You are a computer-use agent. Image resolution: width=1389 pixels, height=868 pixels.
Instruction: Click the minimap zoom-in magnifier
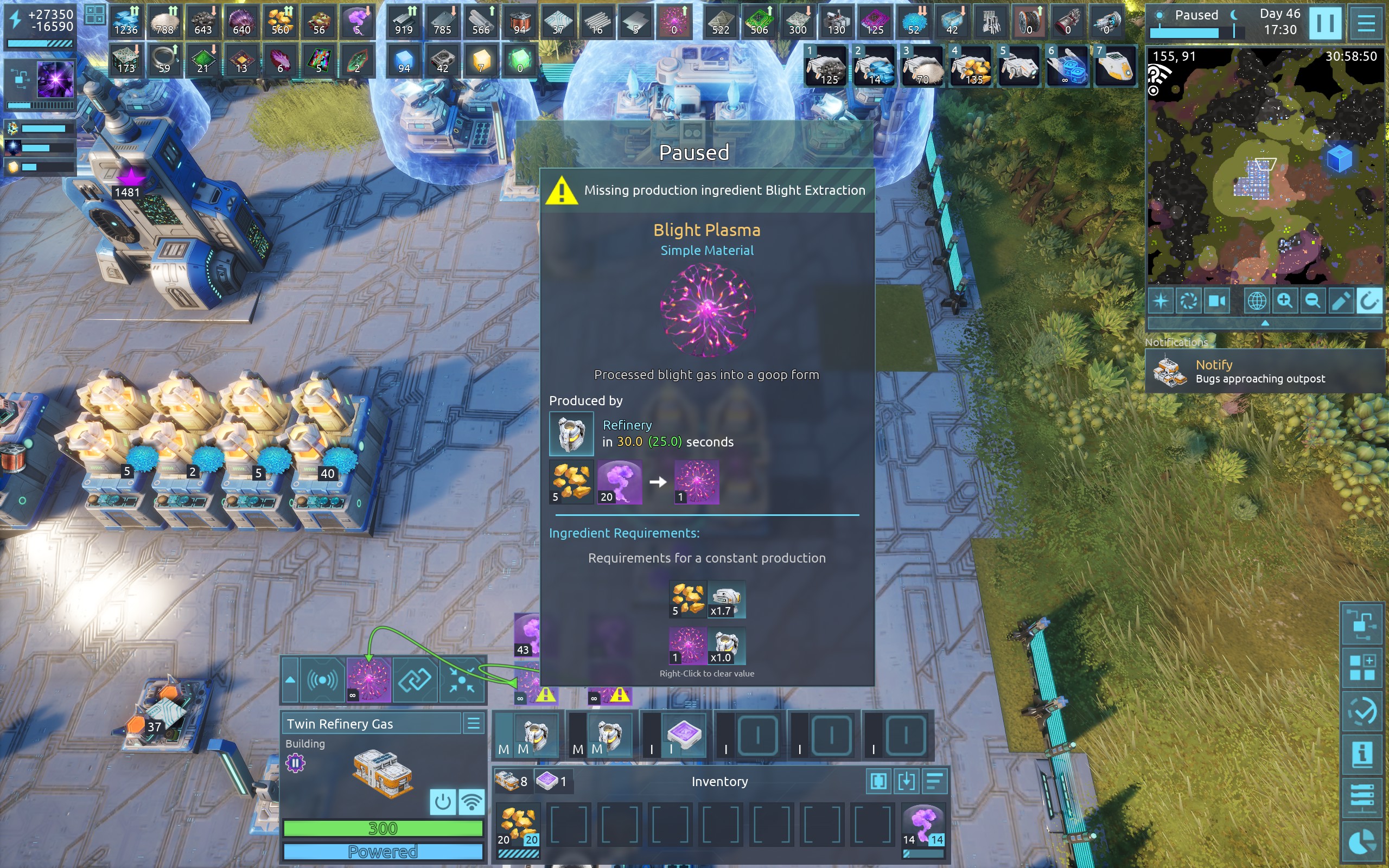tap(1284, 301)
